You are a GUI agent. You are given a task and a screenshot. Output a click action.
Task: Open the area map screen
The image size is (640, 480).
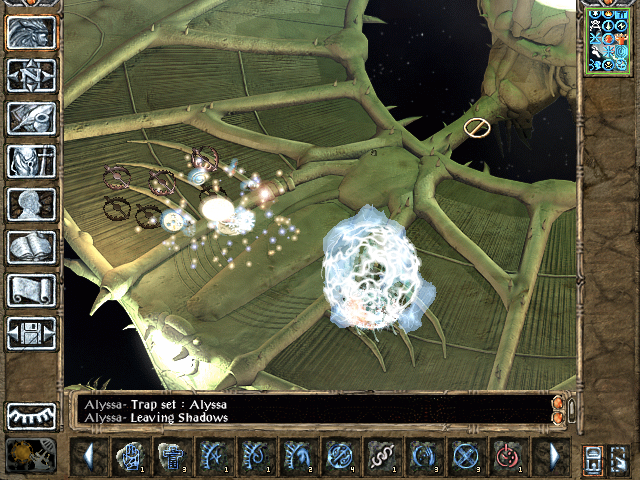click(x=31, y=75)
